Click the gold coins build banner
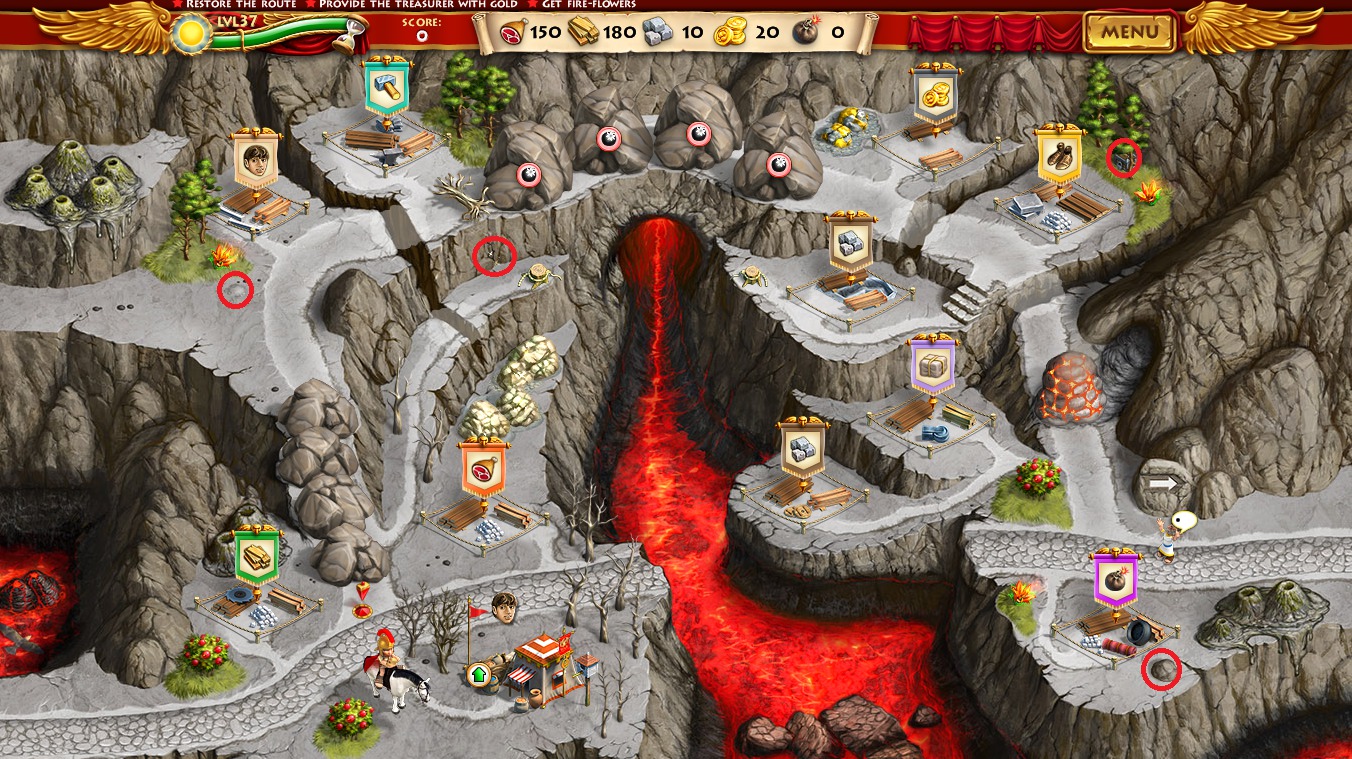The height and width of the screenshot is (759, 1352). point(935,97)
